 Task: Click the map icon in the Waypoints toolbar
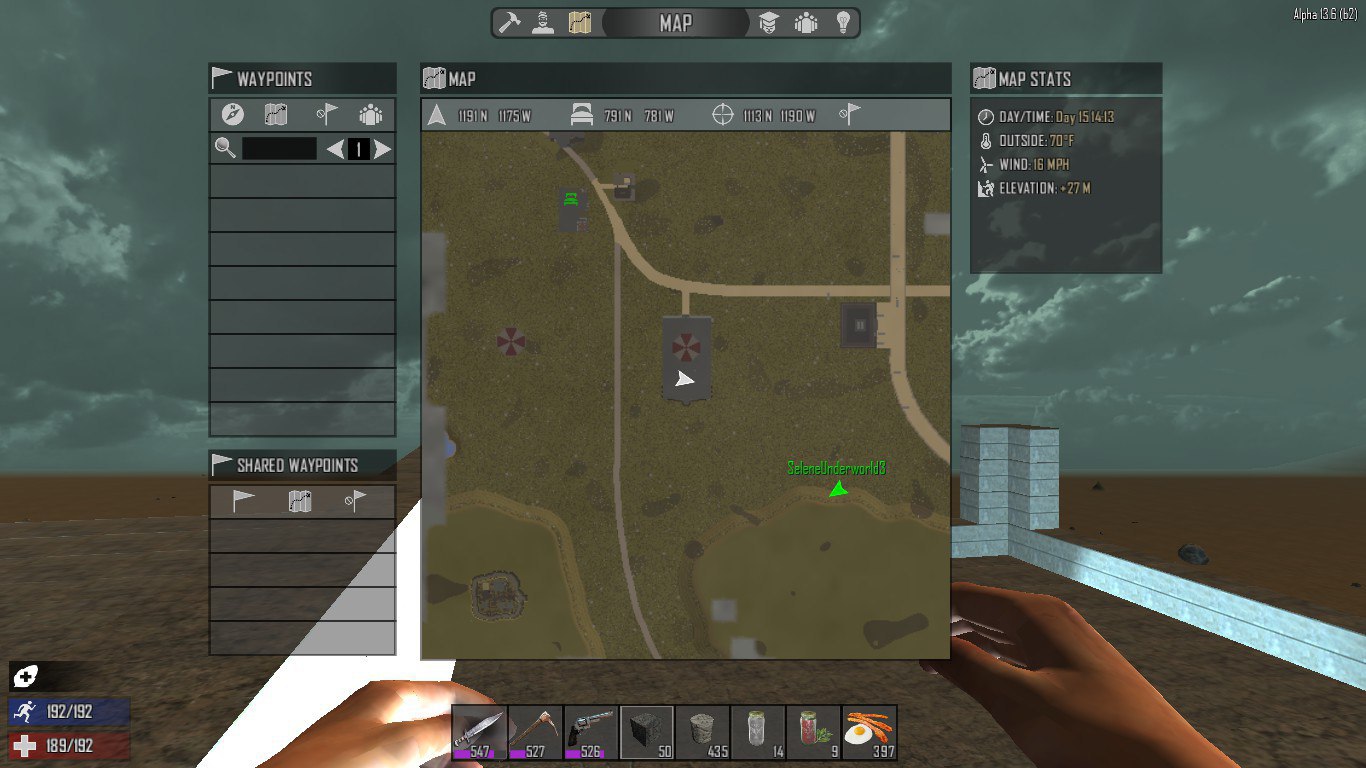tap(276, 115)
